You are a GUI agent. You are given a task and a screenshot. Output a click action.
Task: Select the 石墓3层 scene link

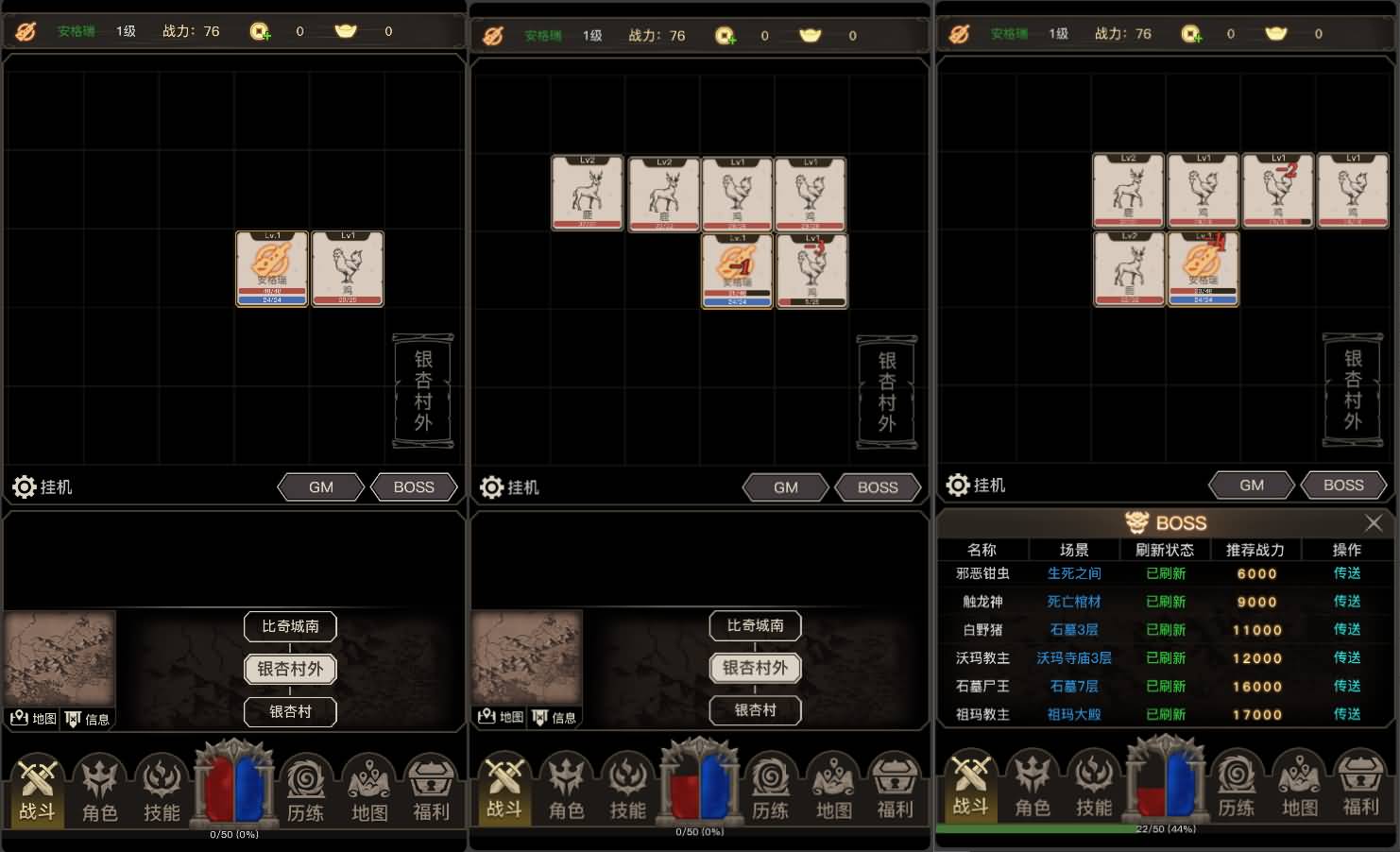click(x=1074, y=630)
